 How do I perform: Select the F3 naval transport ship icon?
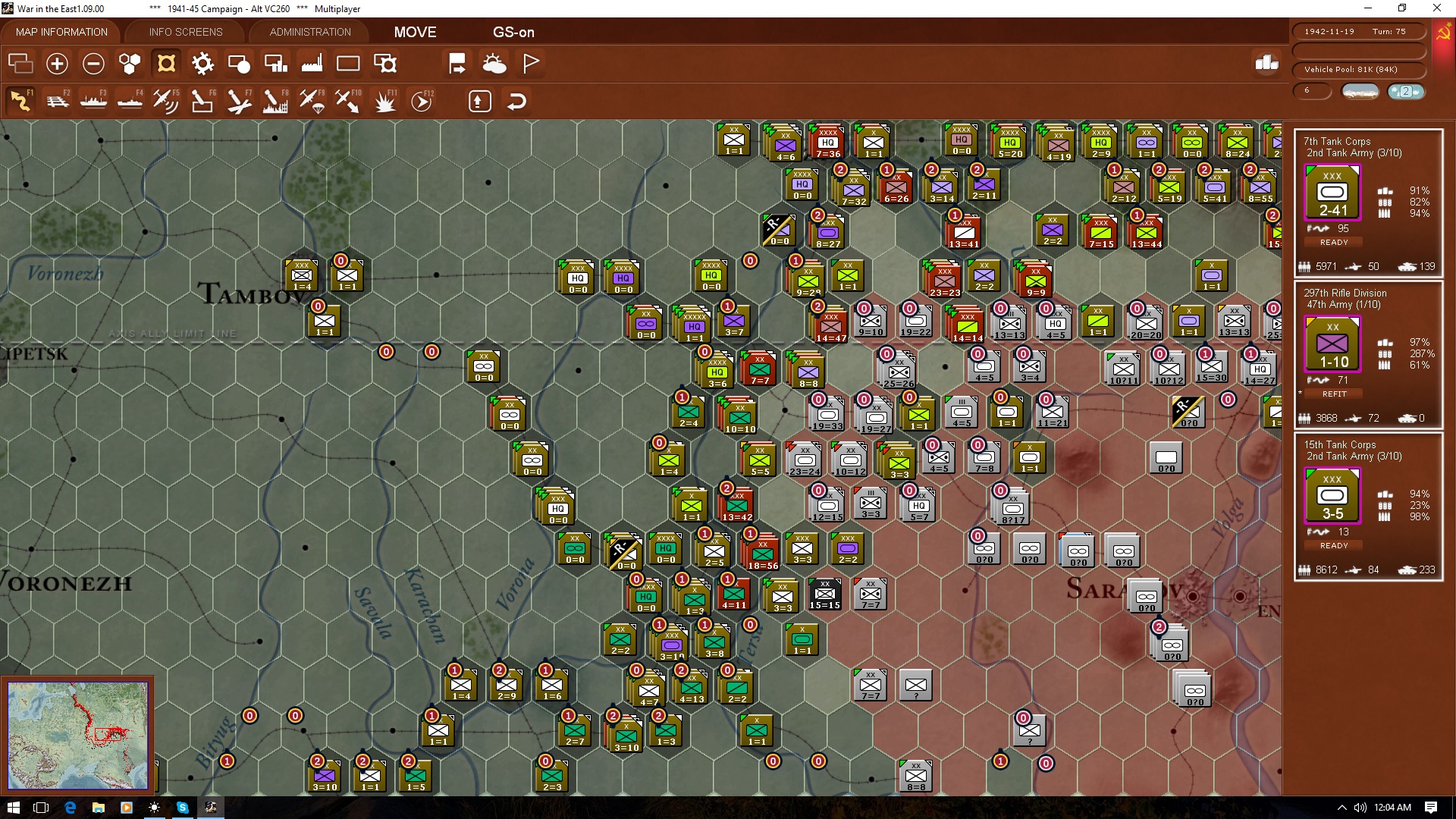click(x=93, y=100)
